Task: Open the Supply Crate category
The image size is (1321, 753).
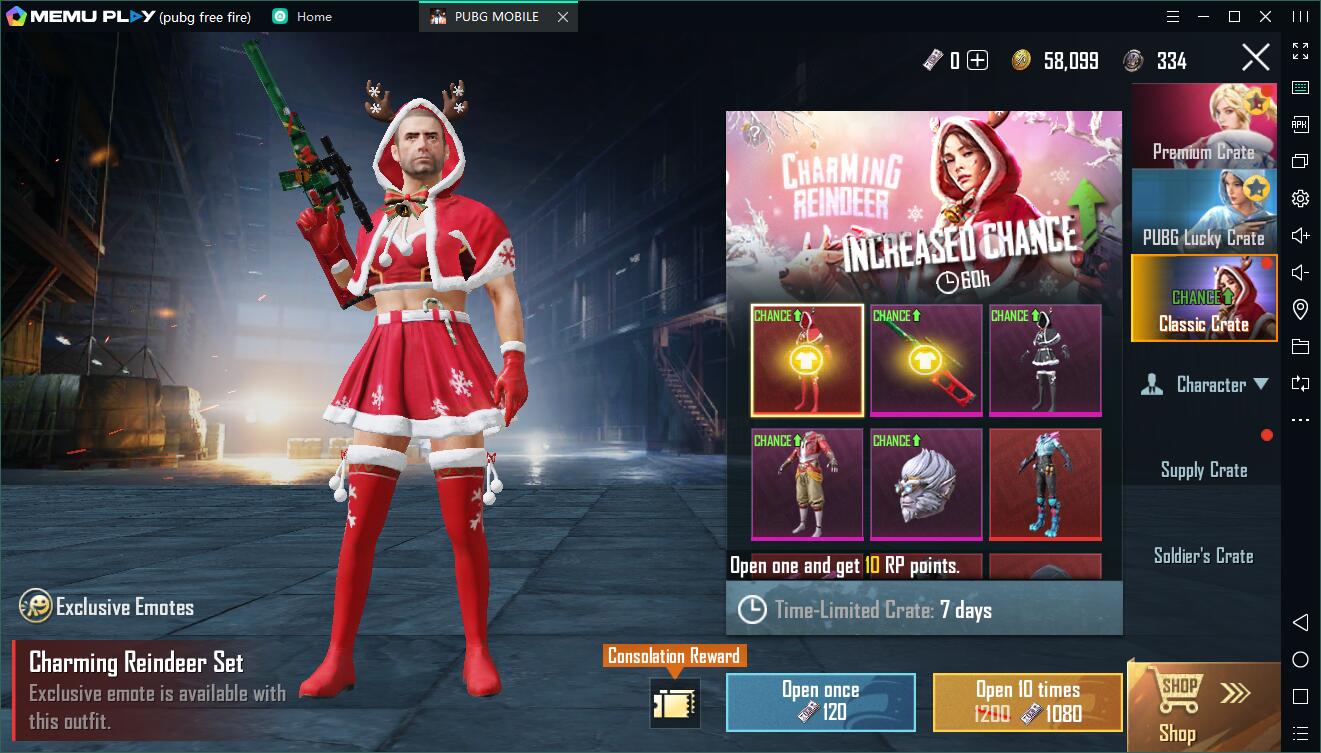Action: tap(1203, 470)
